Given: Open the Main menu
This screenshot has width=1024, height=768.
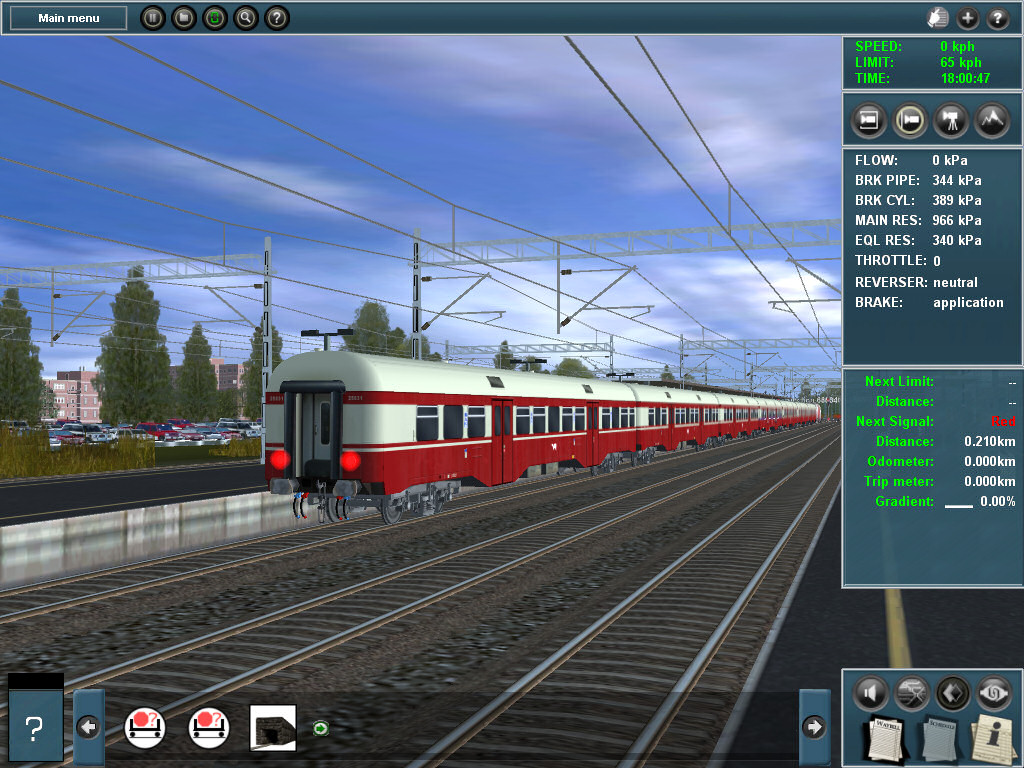Looking at the screenshot, I should pyautogui.click(x=68, y=18).
